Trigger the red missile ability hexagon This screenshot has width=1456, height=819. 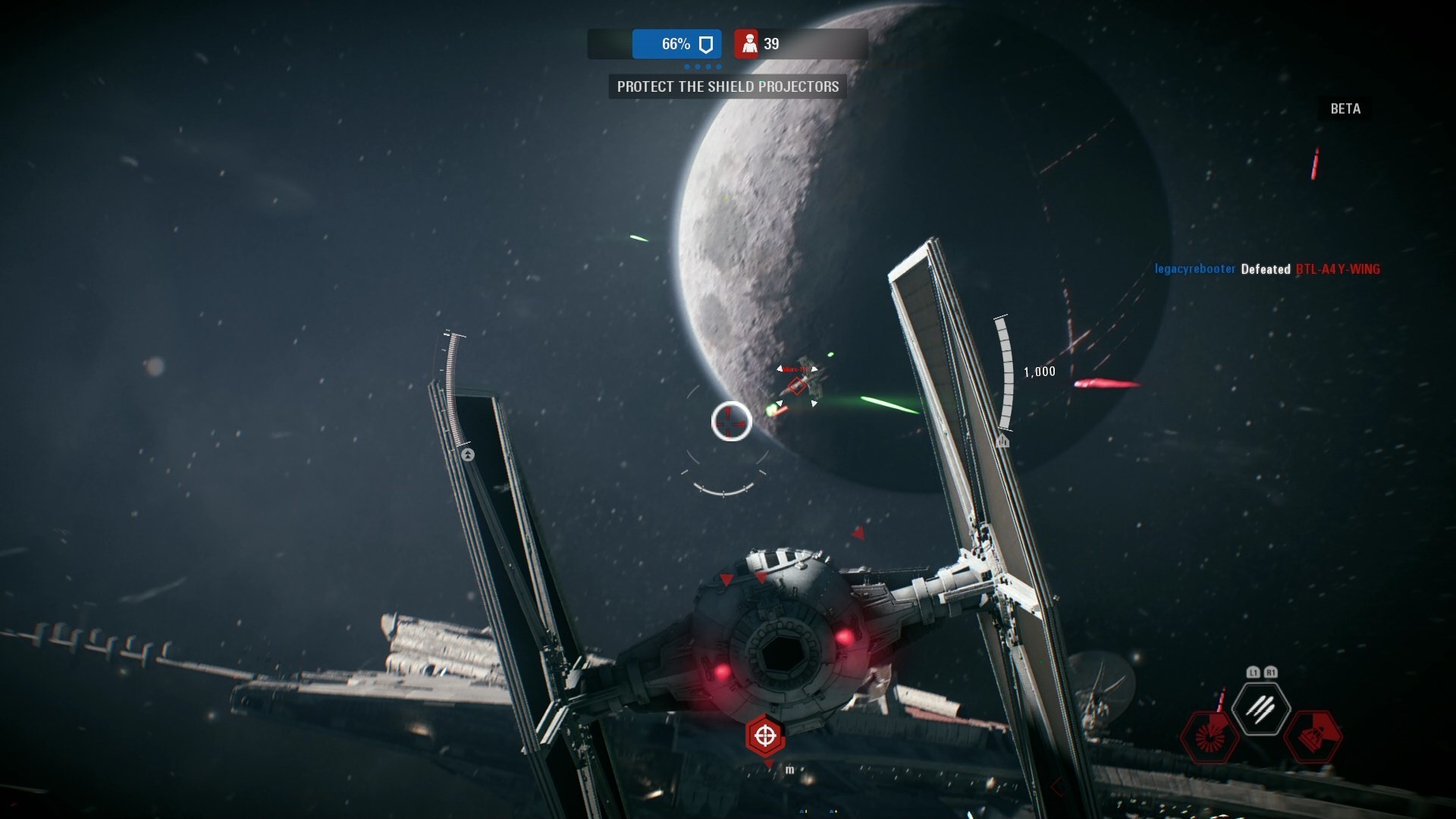(1313, 736)
